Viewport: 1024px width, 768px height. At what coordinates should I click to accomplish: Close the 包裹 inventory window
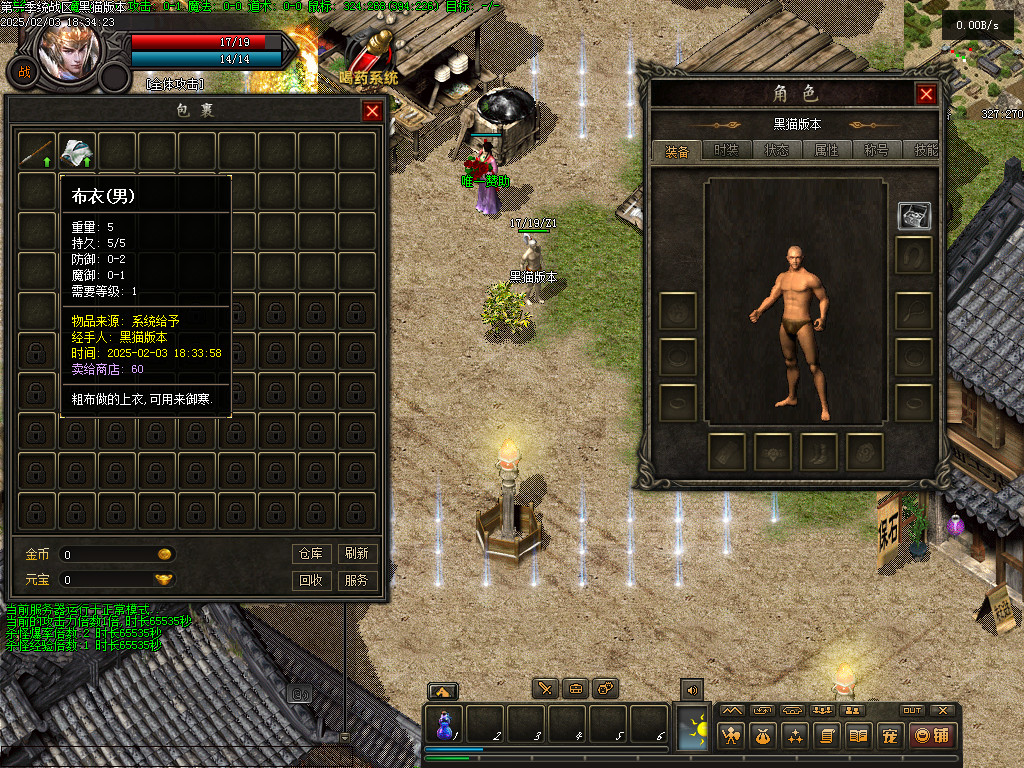(x=372, y=111)
